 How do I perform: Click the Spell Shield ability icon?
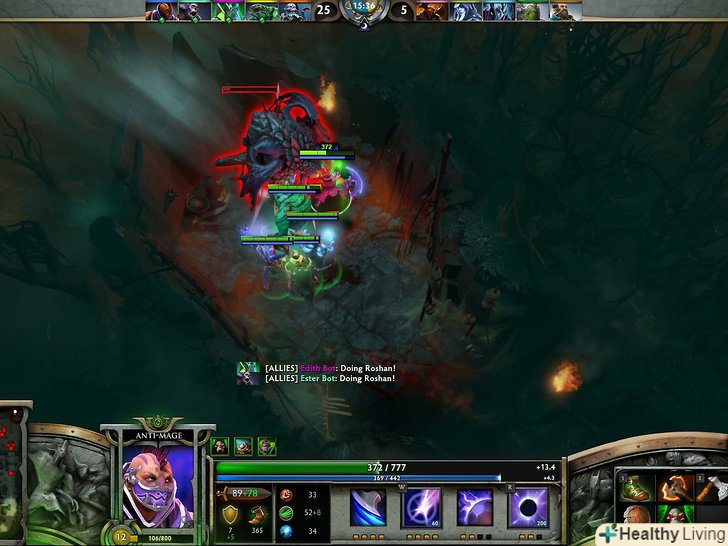(474, 508)
